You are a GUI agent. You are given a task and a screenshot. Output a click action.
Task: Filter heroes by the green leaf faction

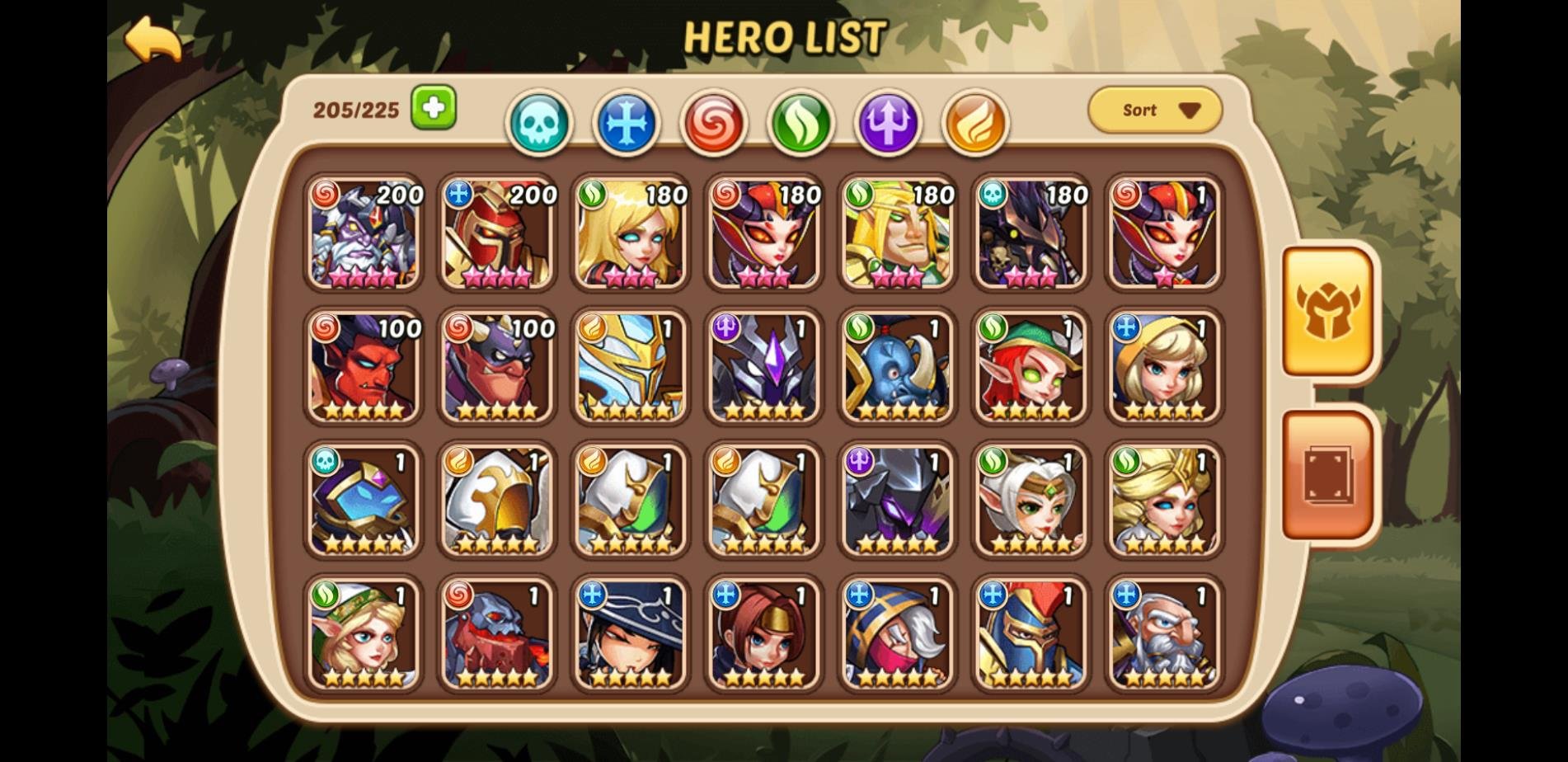coord(800,124)
